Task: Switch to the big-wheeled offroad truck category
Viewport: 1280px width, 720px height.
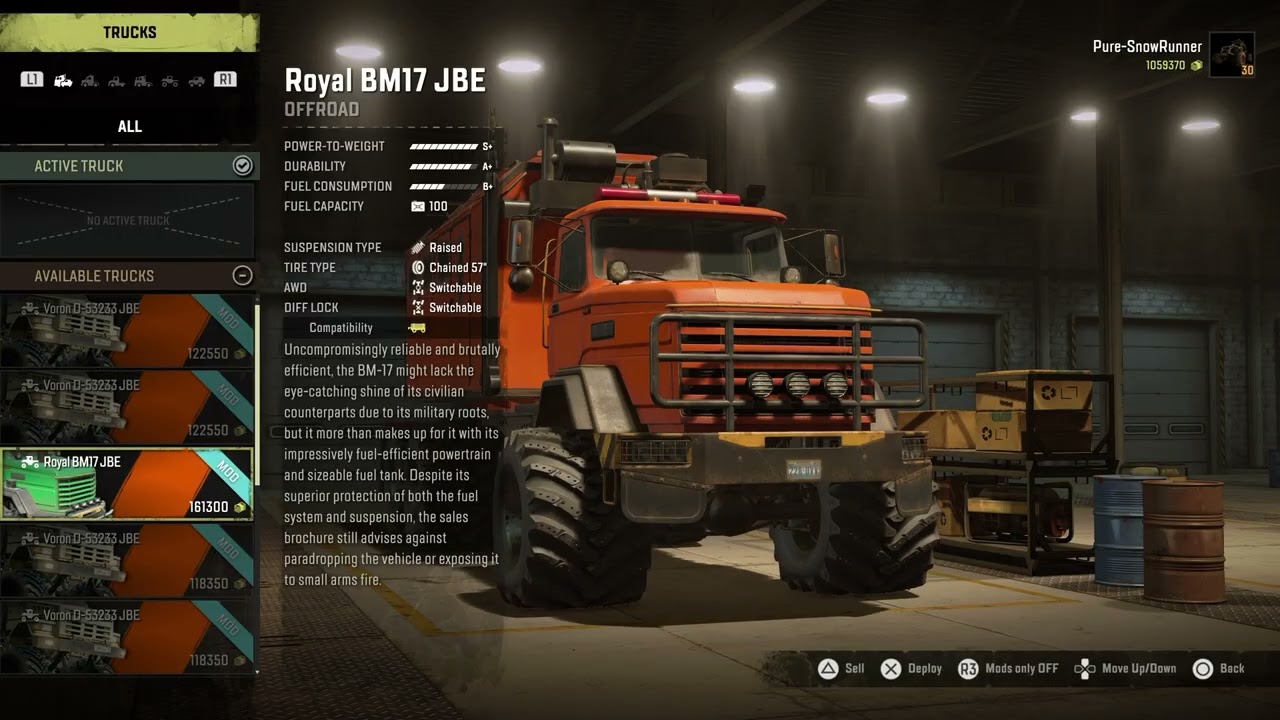Action: coord(170,80)
